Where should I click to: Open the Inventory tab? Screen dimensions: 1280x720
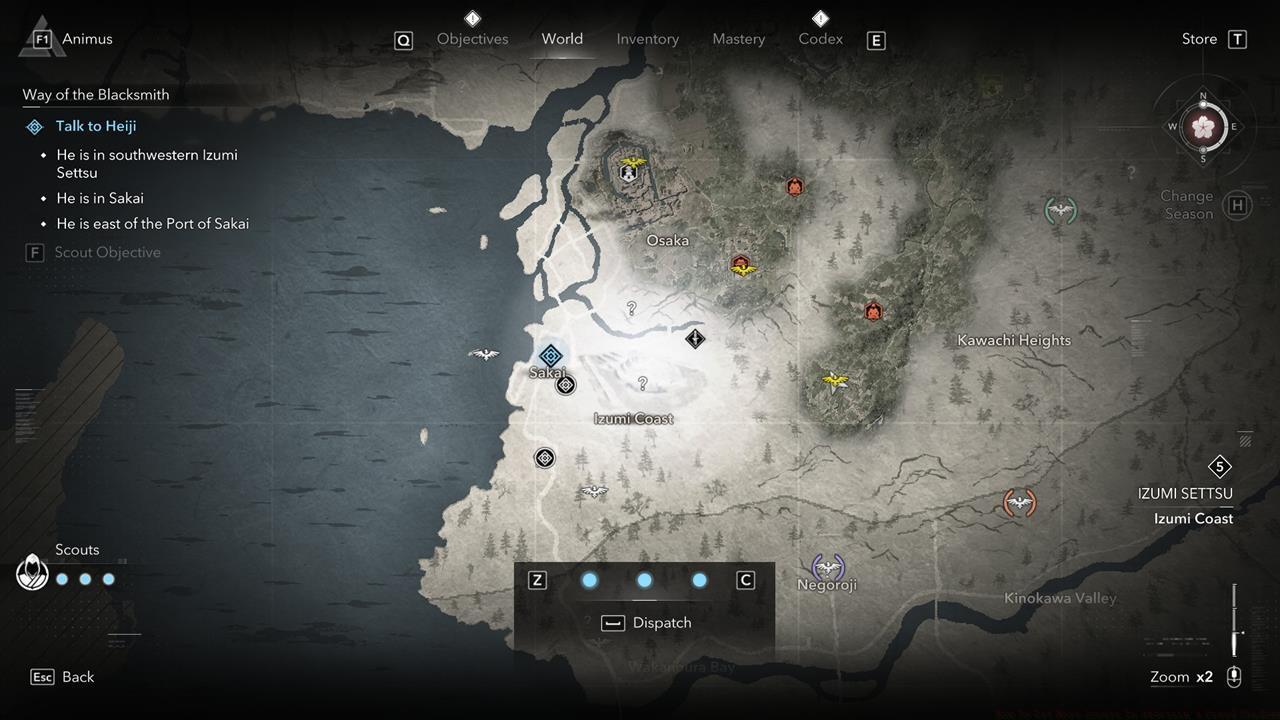coord(647,39)
